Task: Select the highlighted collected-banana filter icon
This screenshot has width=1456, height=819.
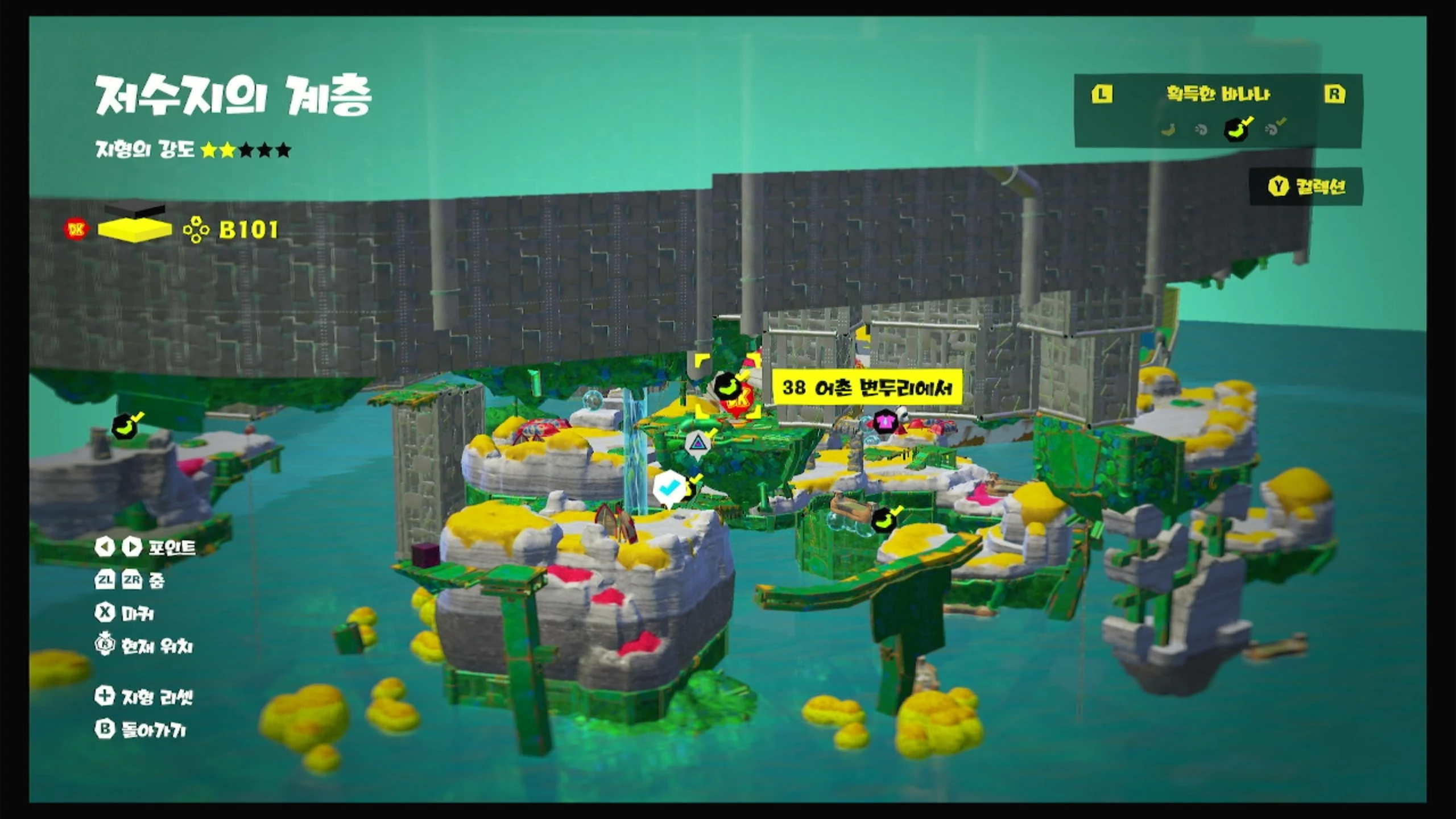Action: pos(1236,129)
